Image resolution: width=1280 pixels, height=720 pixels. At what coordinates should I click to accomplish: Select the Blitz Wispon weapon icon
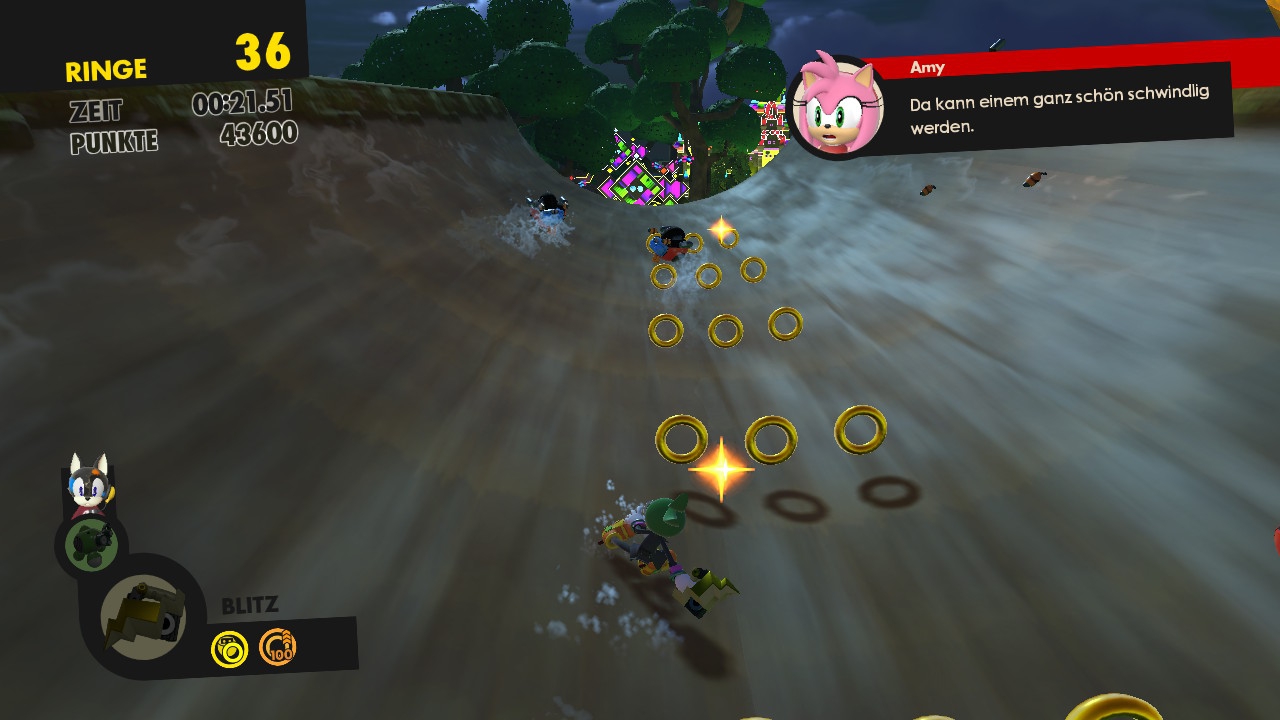pos(144,616)
